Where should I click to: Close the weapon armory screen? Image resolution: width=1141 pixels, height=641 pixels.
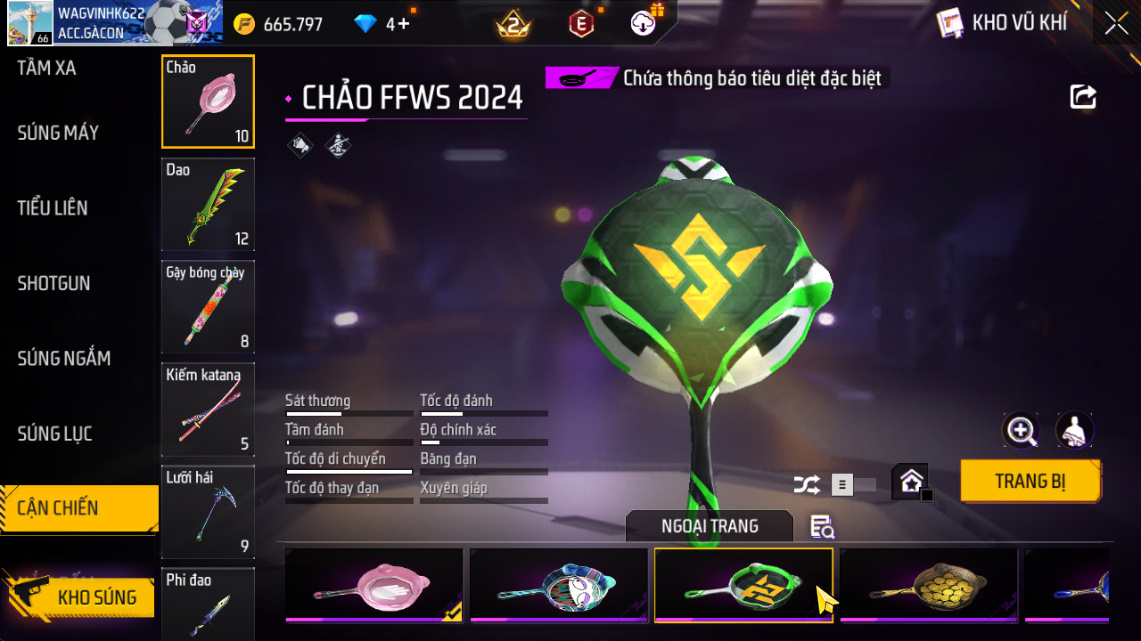tap(1116, 24)
